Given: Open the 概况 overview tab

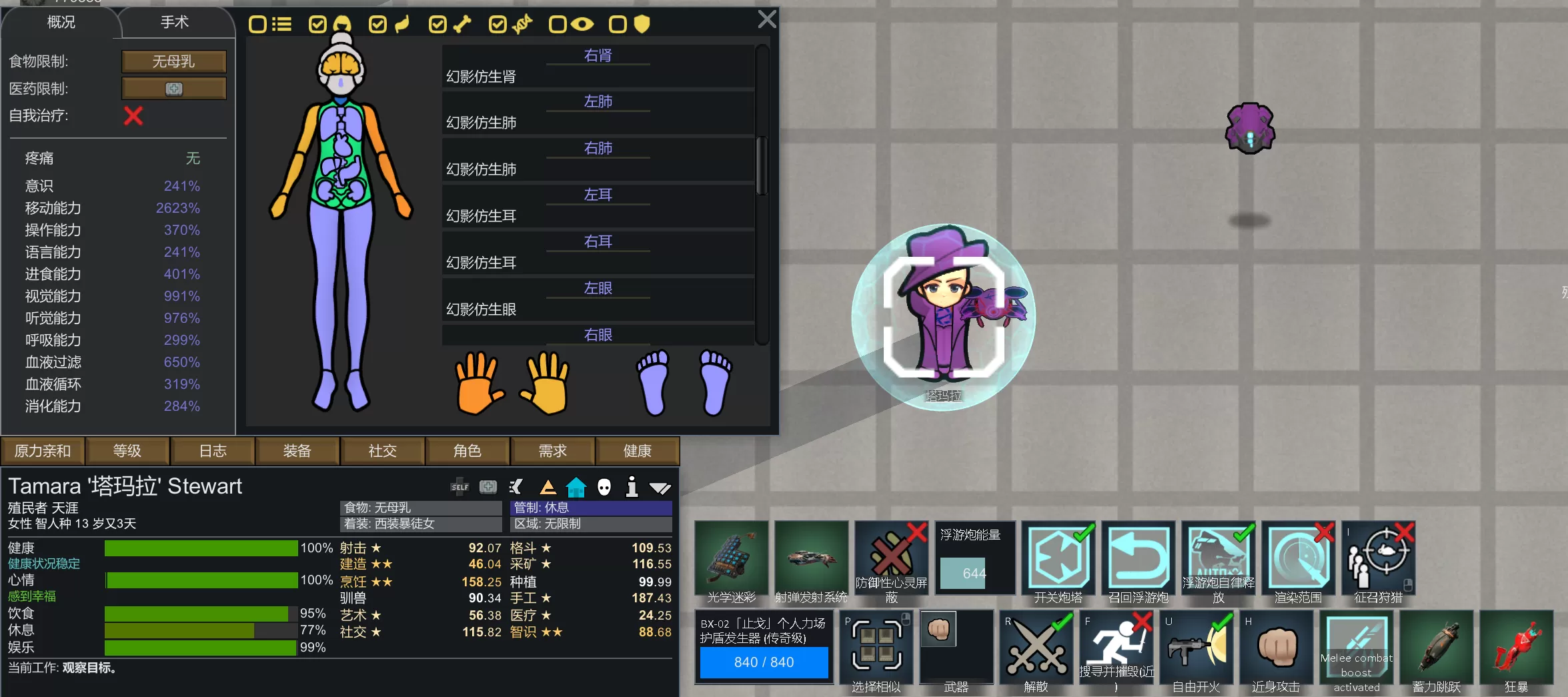Looking at the screenshot, I should (x=61, y=23).
